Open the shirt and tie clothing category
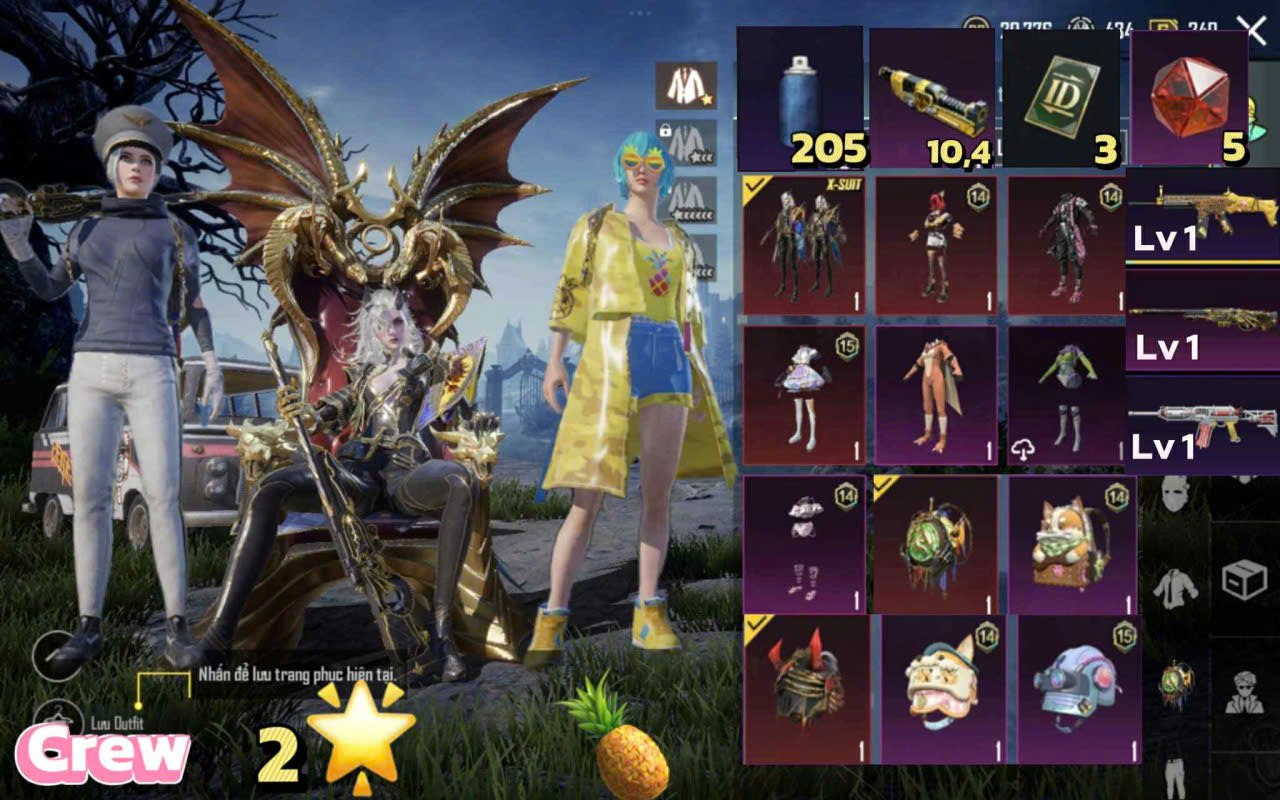 pyautogui.click(x=1176, y=590)
